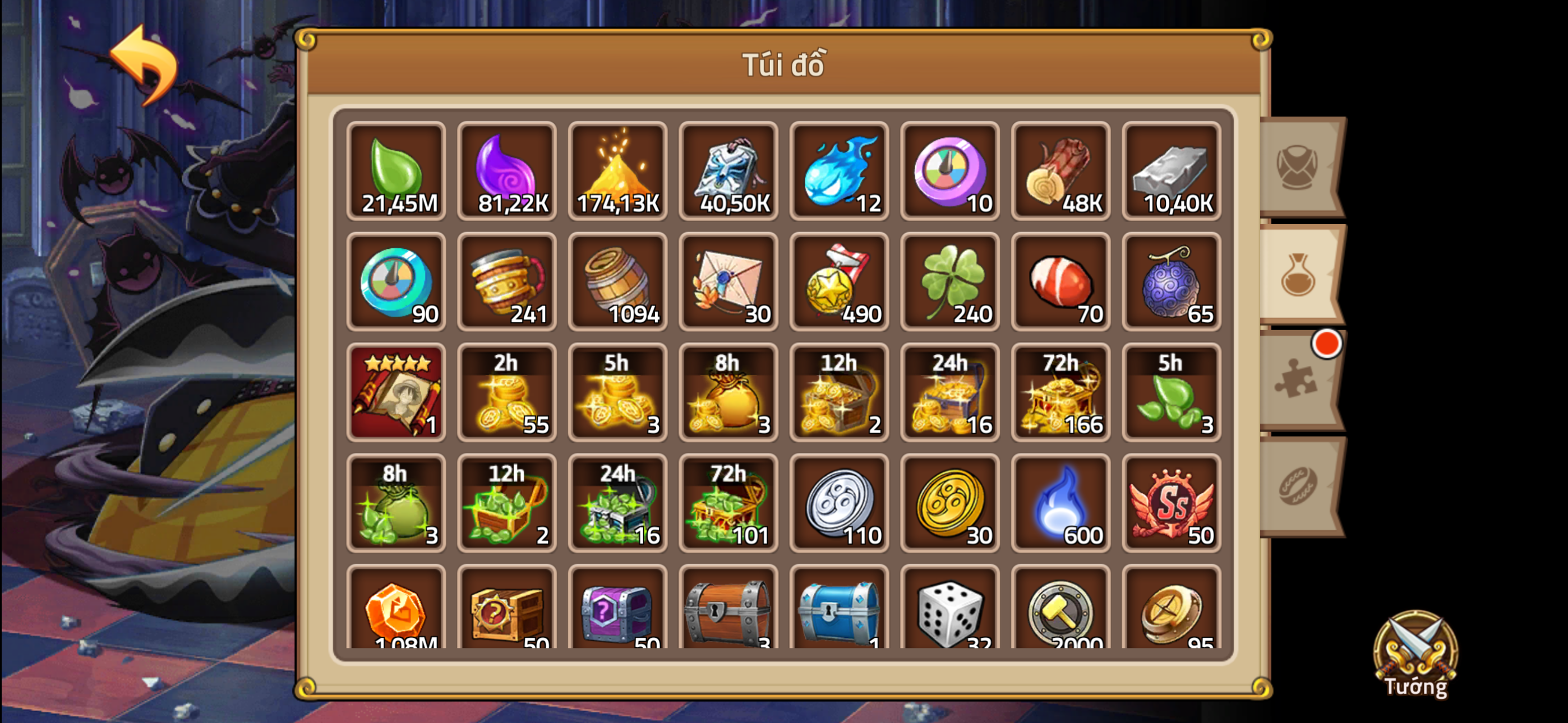Open the purple question-mark chest
Viewport: 1568px width, 723px height.
tap(618, 615)
